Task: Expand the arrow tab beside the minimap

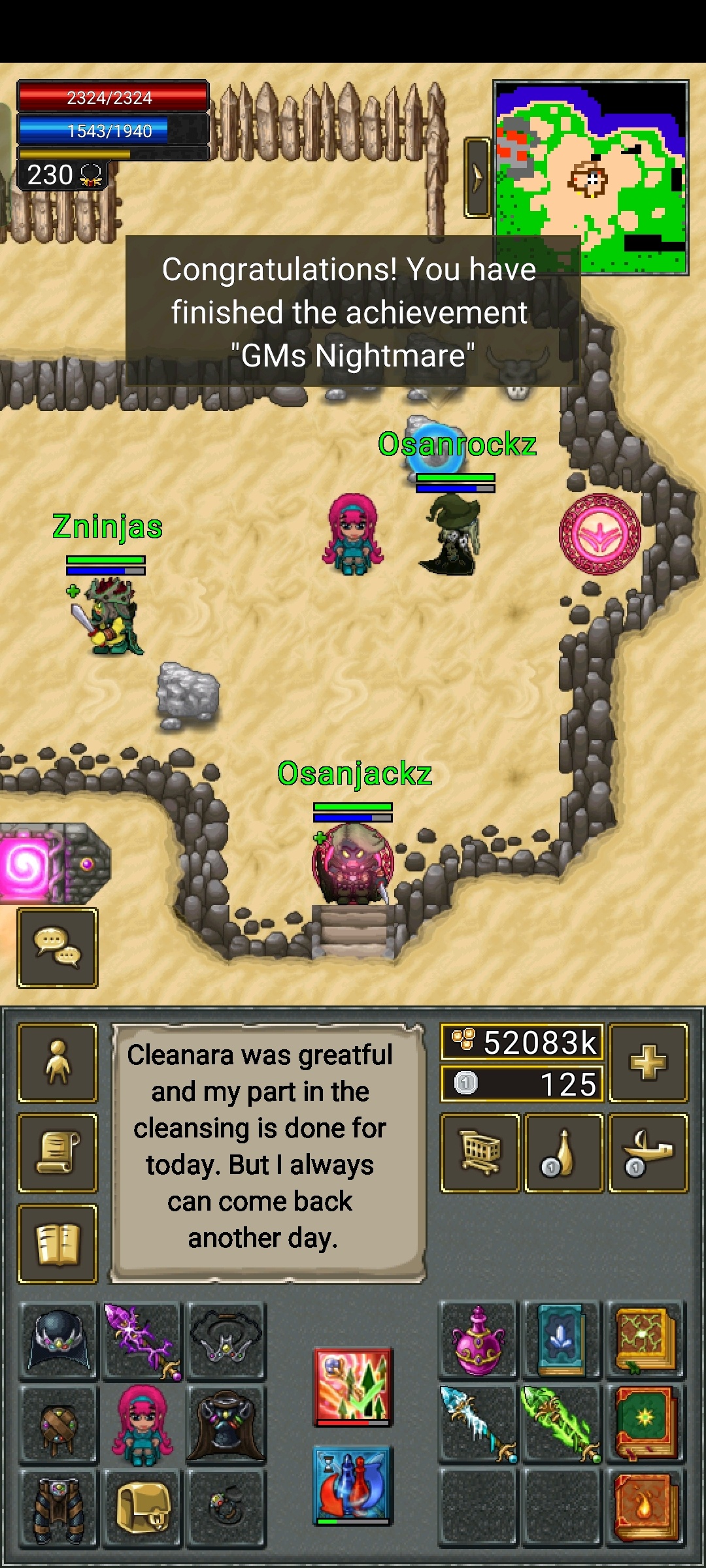Action: click(x=477, y=177)
